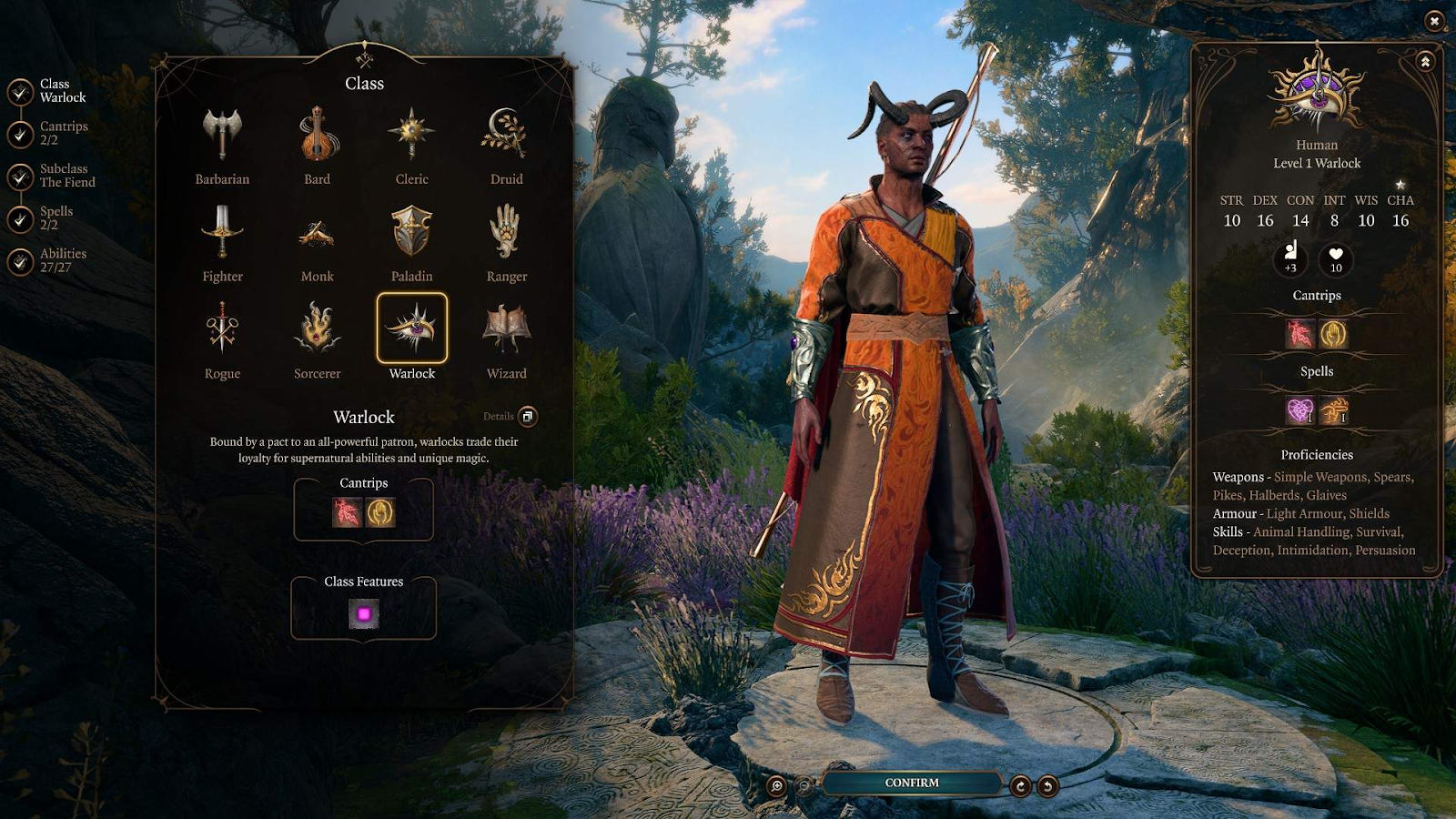Select the Barbarian class
Image resolution: width=1456 pixels, height=819 pixels.
222,136
